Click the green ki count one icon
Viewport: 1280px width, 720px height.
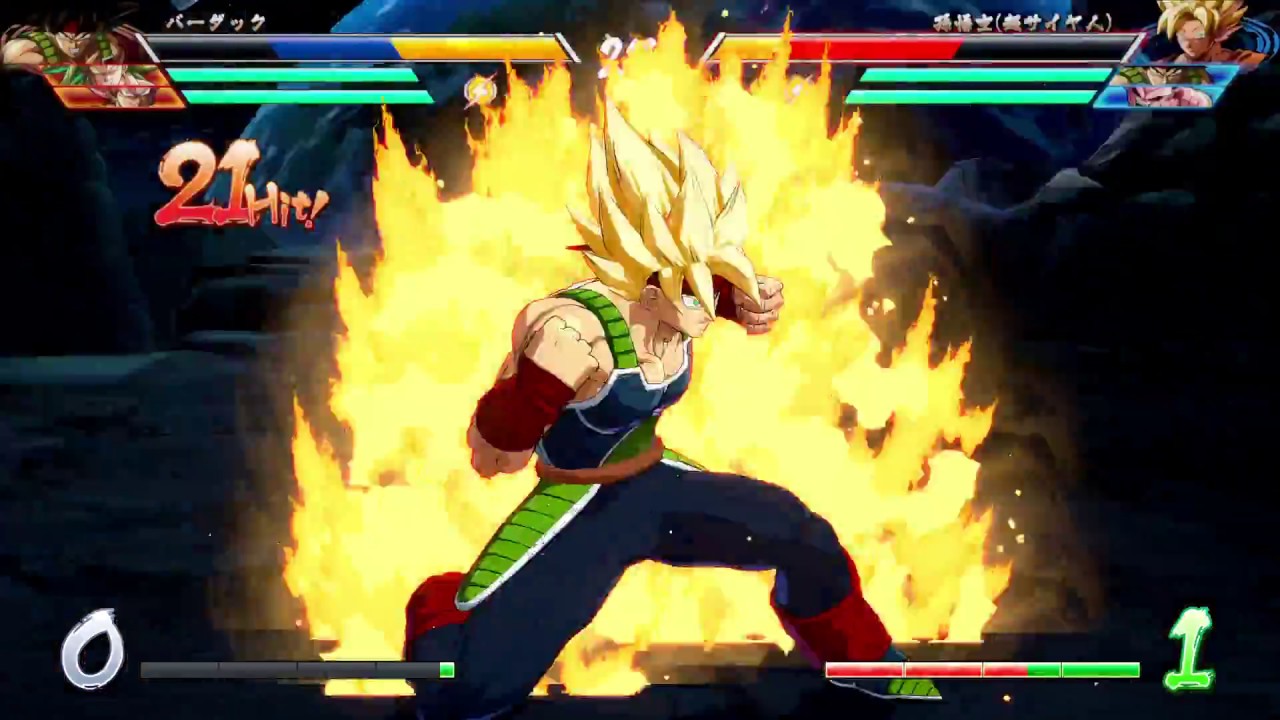1190,650
